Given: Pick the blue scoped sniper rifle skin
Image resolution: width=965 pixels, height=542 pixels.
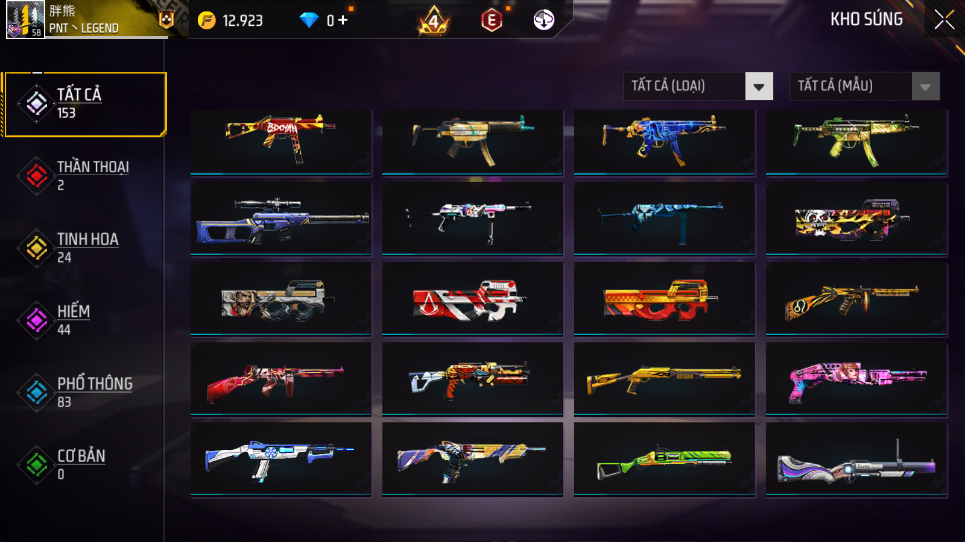Looking at the screenshot, I should coord(280,217).
